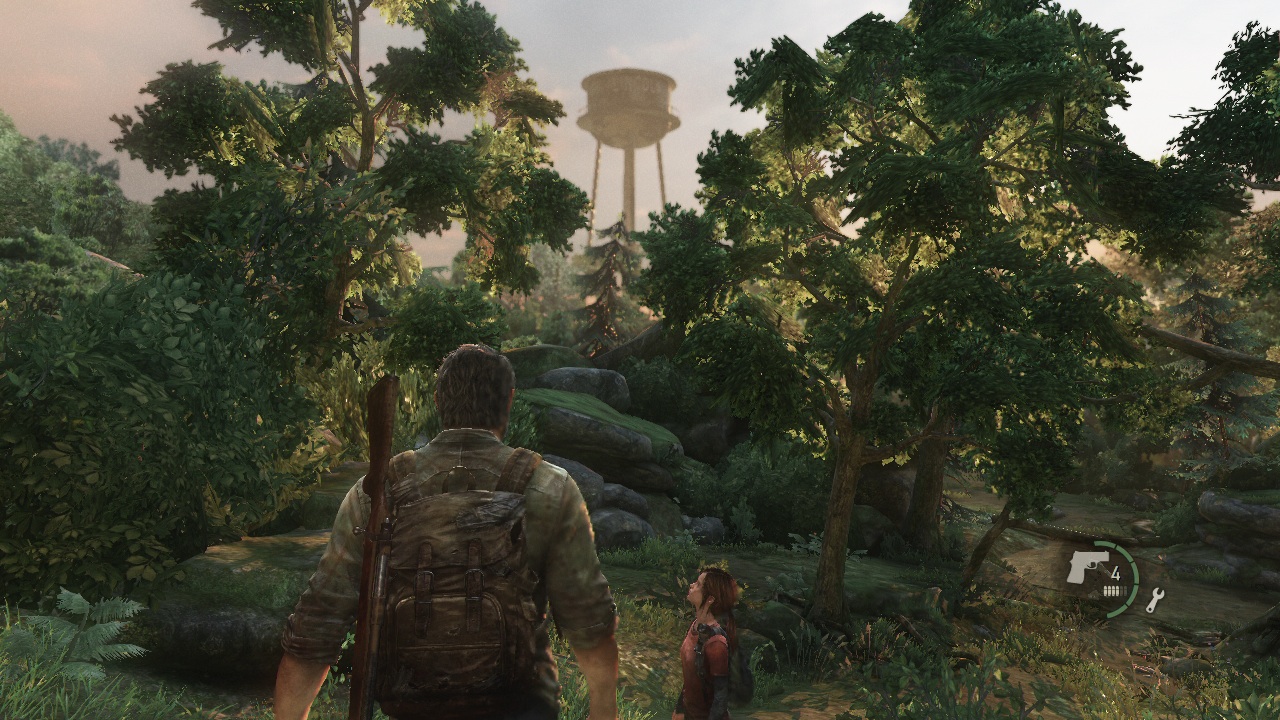1280x720 pixels.
Task: Select the equipped pistol weapon icon
Action: [x=1088, y=566]
